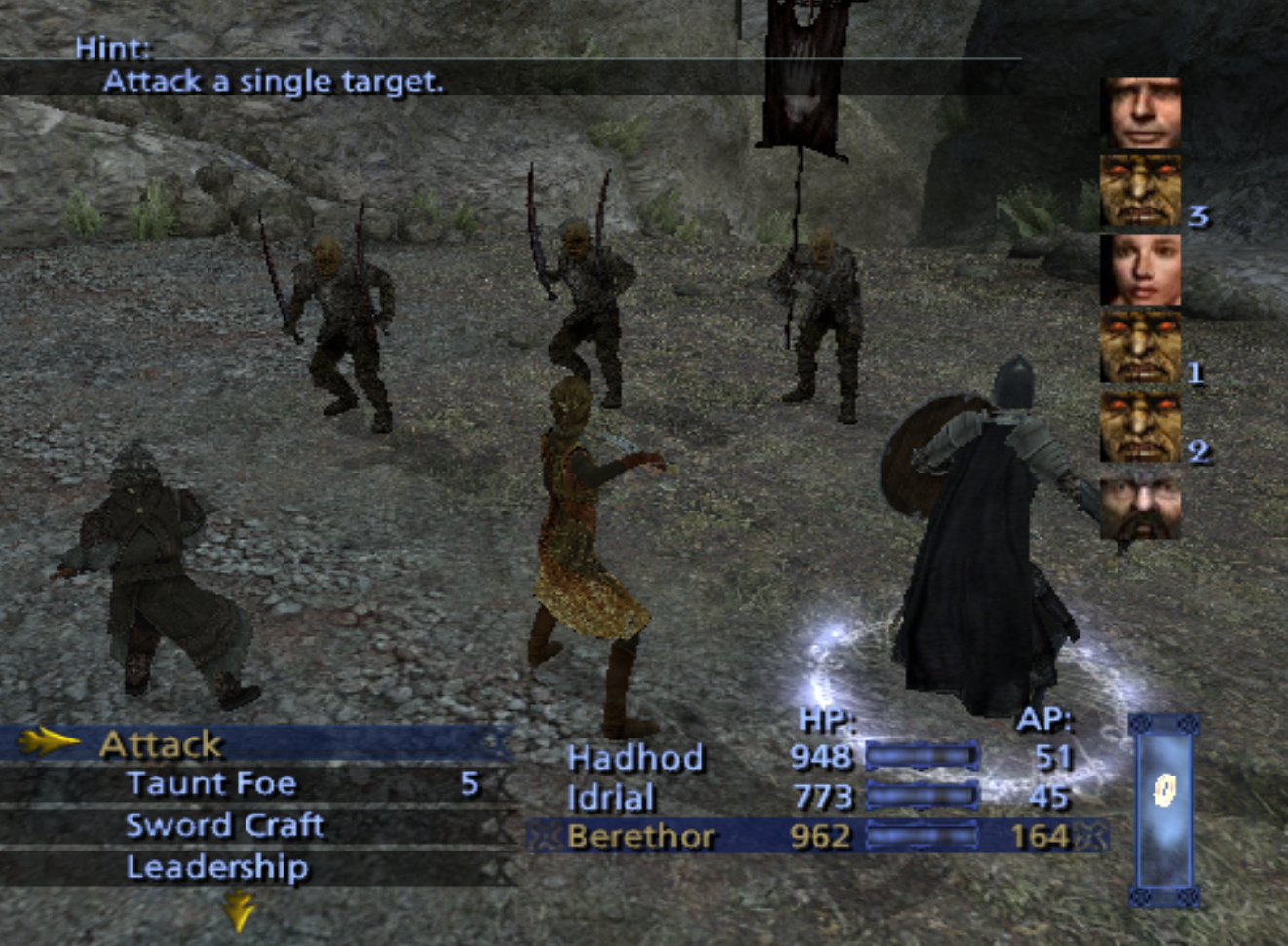Select Berethor in the party list

click(x=640, y=837)
